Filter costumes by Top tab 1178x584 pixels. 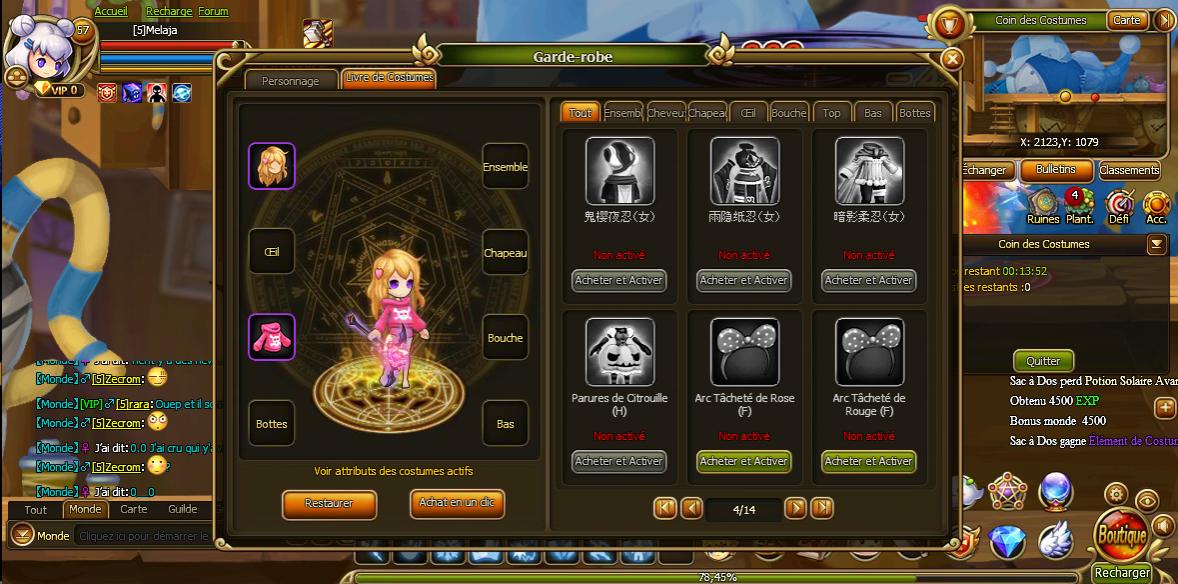(831, 113)
